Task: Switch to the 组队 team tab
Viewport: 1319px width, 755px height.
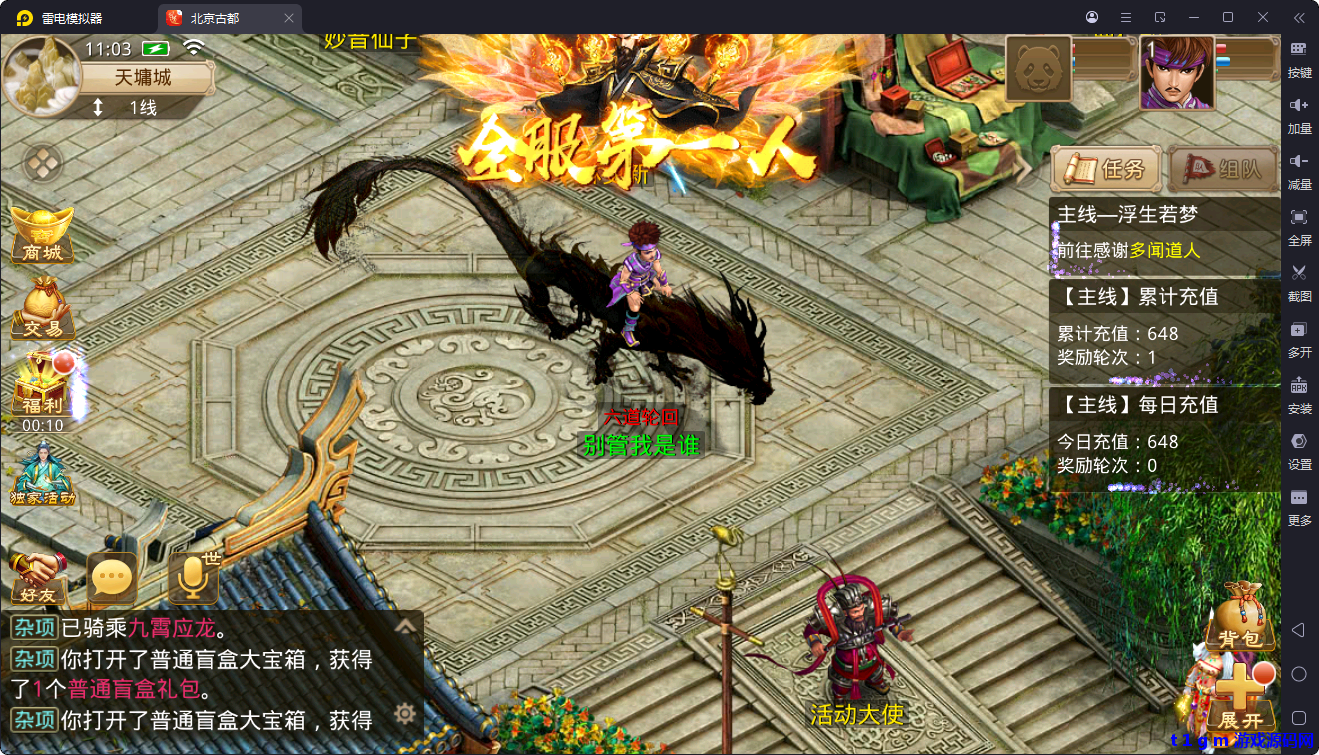Action: (1222, 169)
